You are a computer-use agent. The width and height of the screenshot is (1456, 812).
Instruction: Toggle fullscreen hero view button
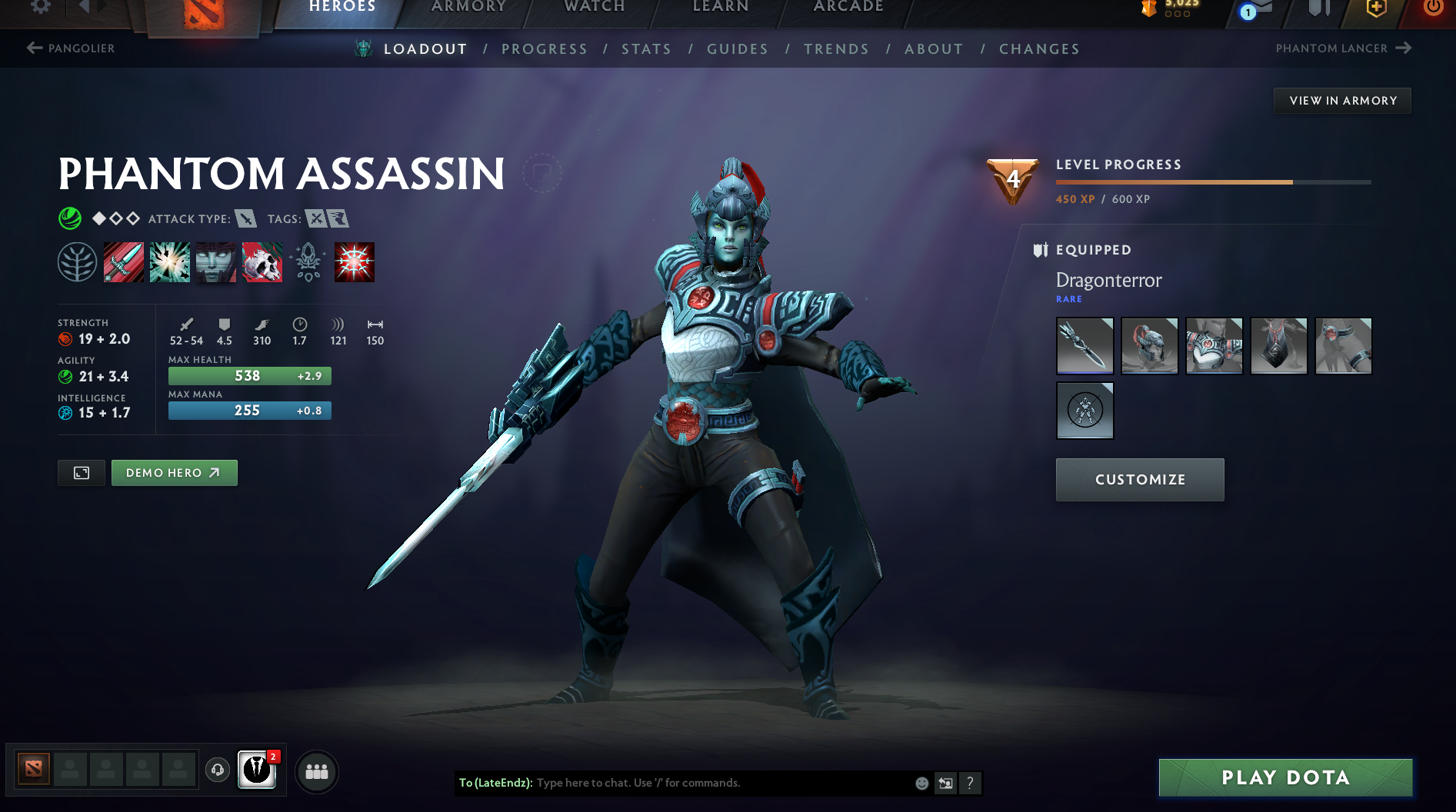tap(82, 473)
